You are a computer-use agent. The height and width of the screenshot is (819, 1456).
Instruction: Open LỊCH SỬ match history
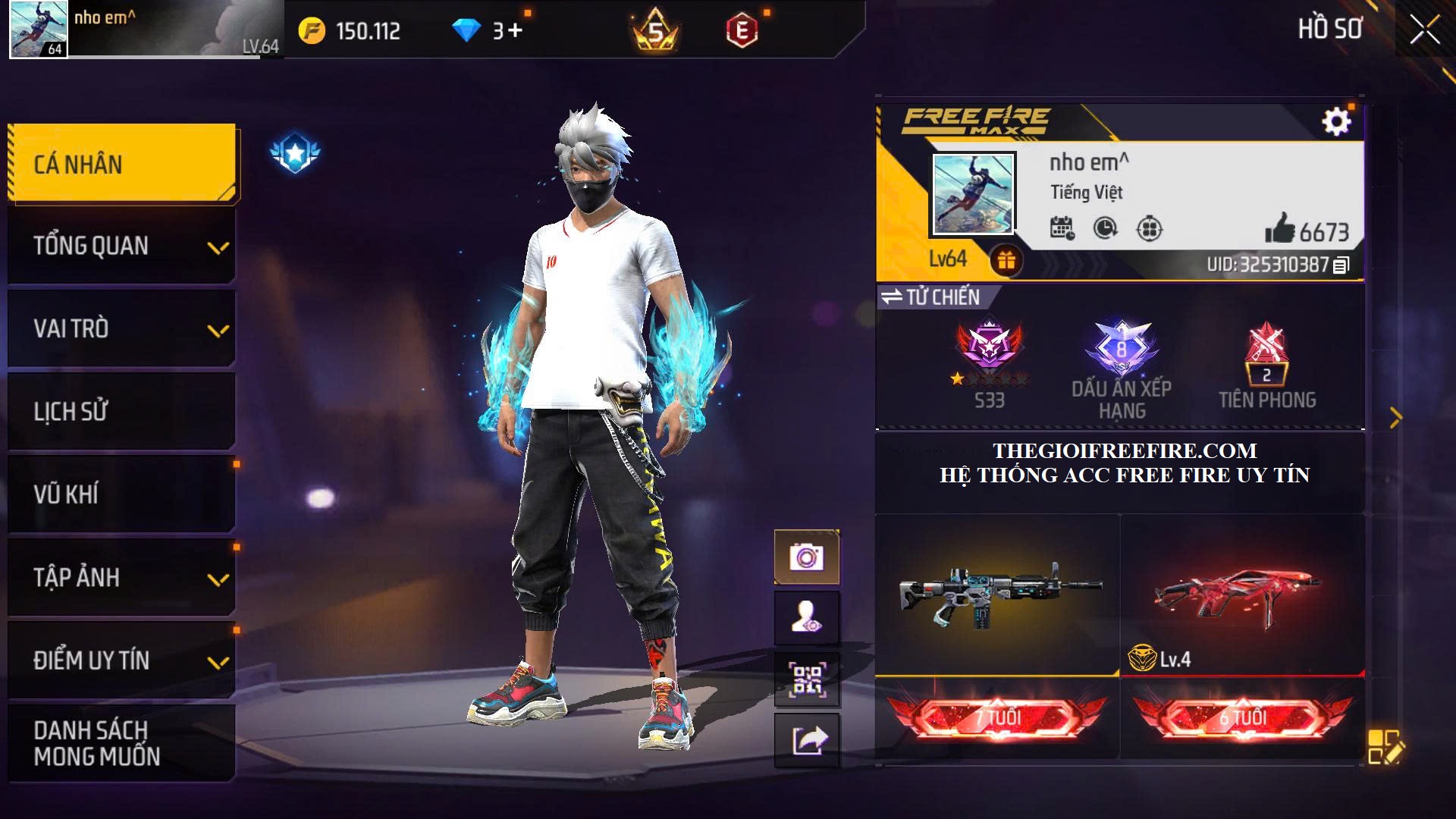(121, 412)
